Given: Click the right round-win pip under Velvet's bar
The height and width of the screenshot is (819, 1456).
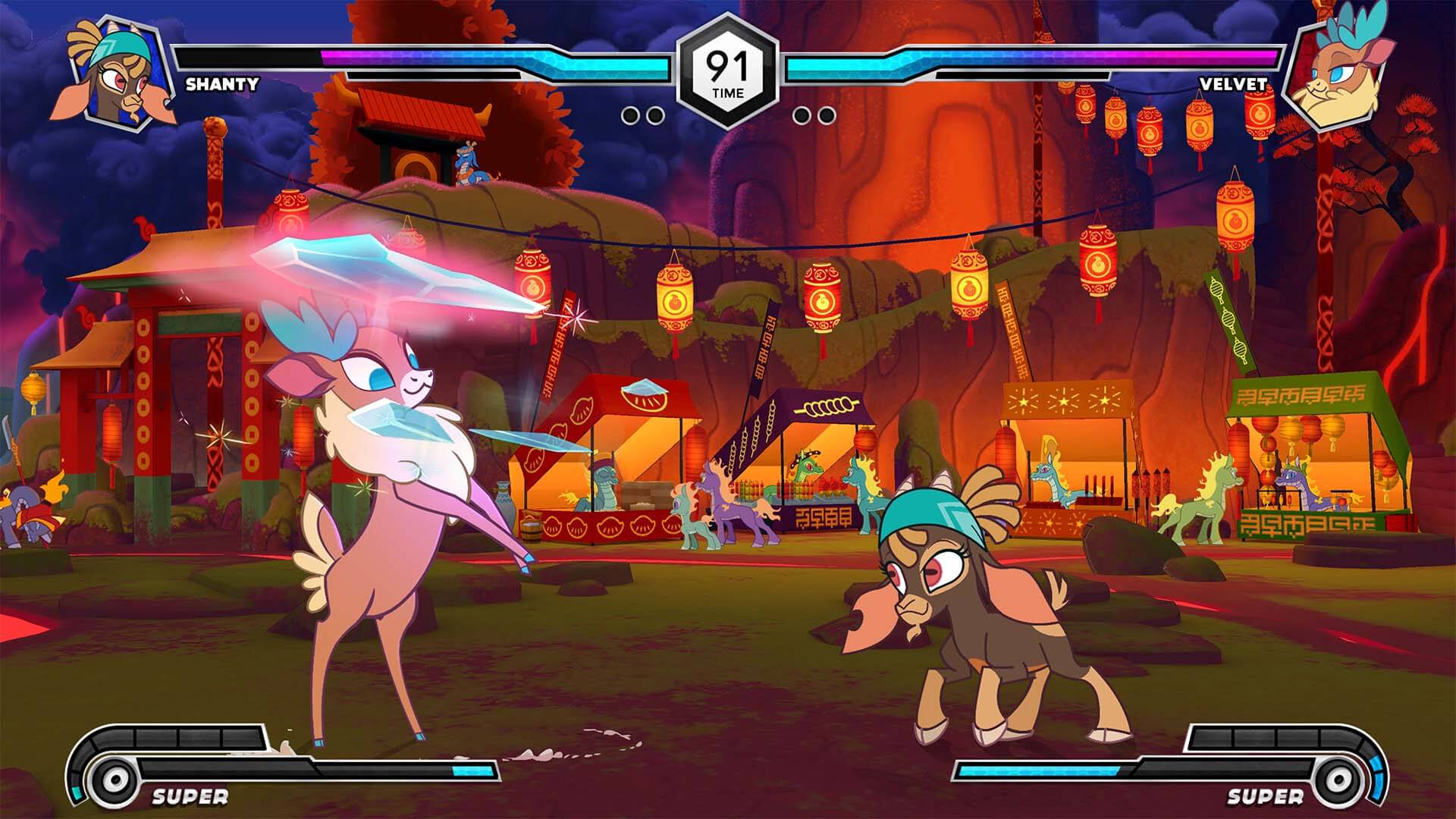Looking at the screenshot, I should (x=827, y=114).
